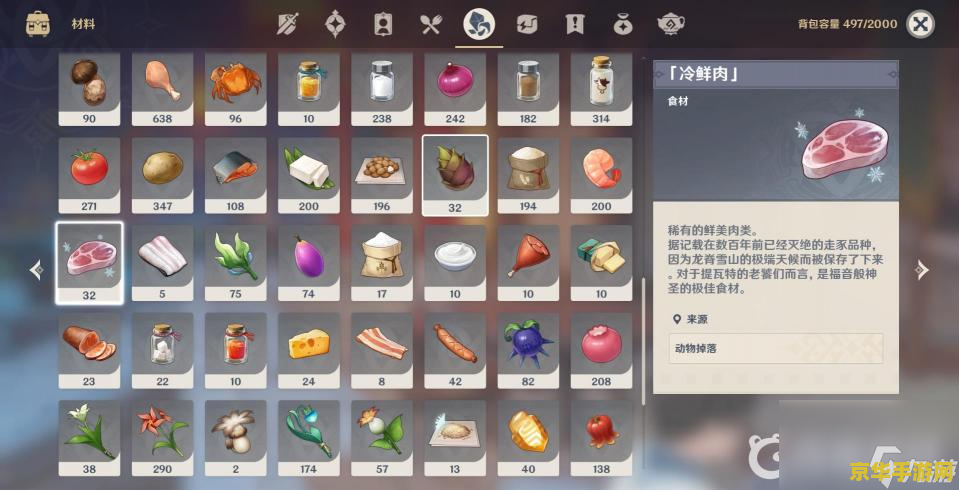Switch to the weapons tab
Image resolution: width=959 pixels, height=490 pixels.
pos(288,24)
